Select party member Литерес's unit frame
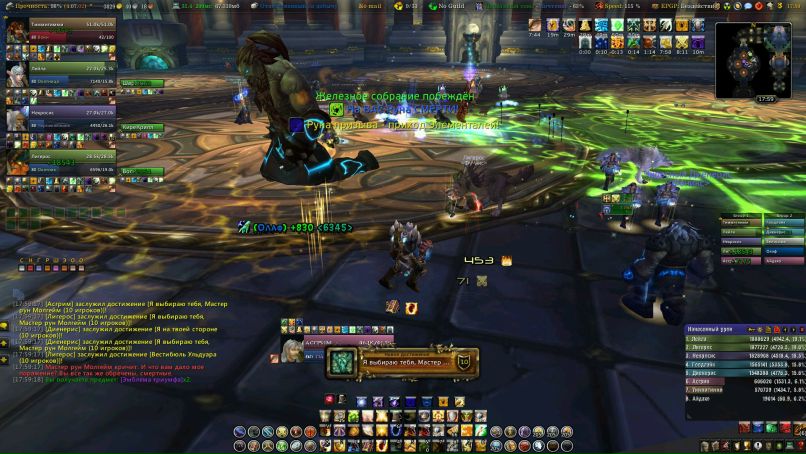Viewport: 806px width, 454px height. click(59, 161)
